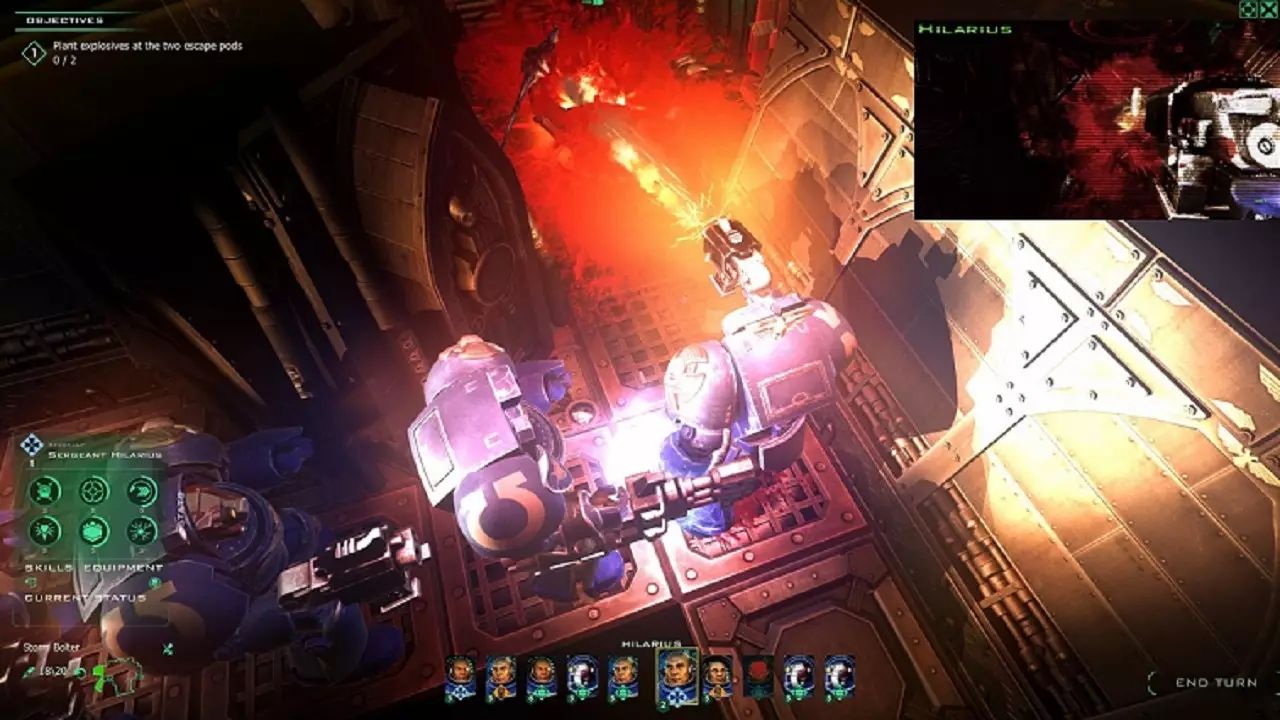Expand the CURRENT STATUS section
This screenshot has height=720, width=1280.
(x=85, y=596)
